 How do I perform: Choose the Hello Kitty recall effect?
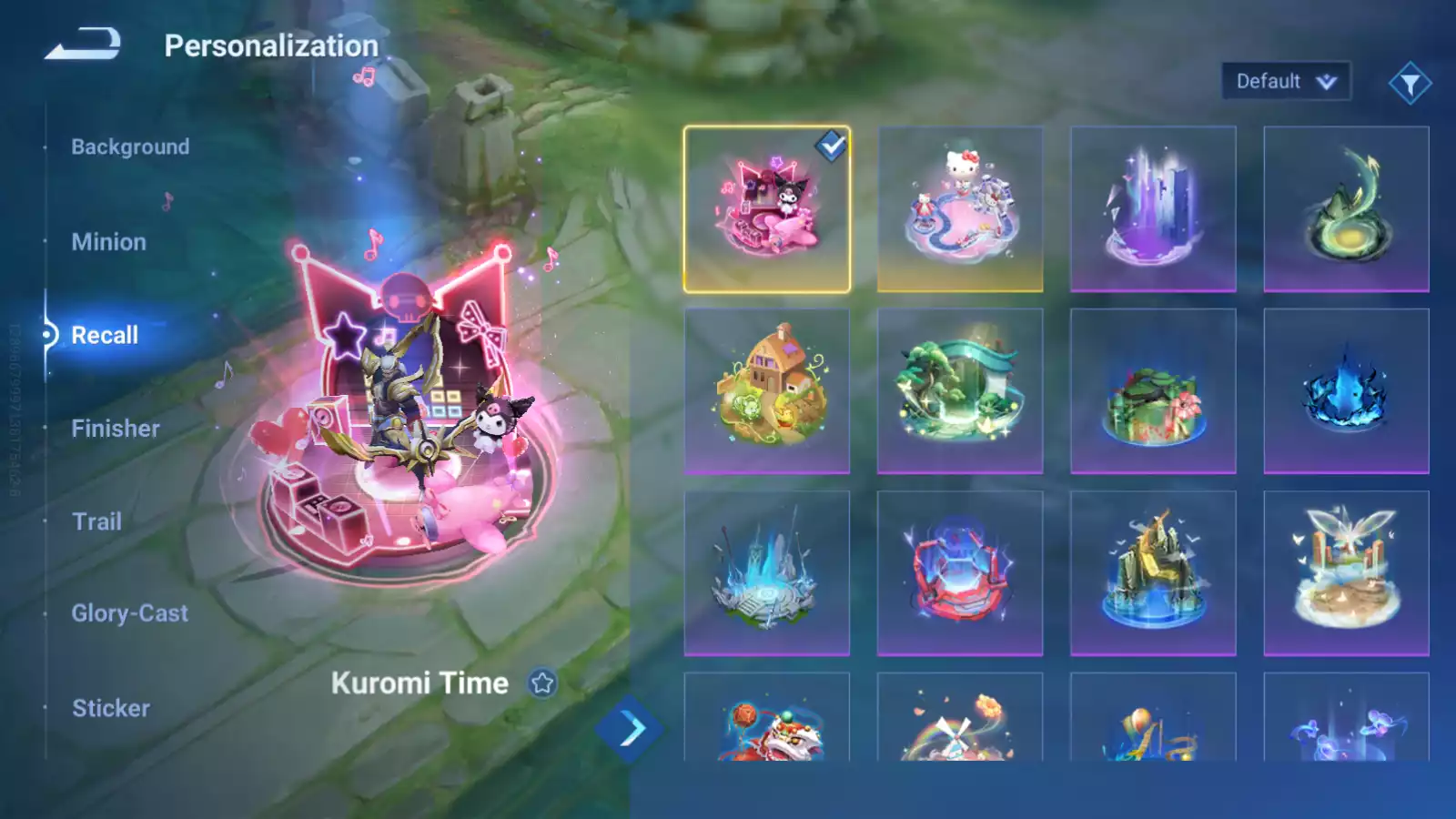click(x=960, y=209)
